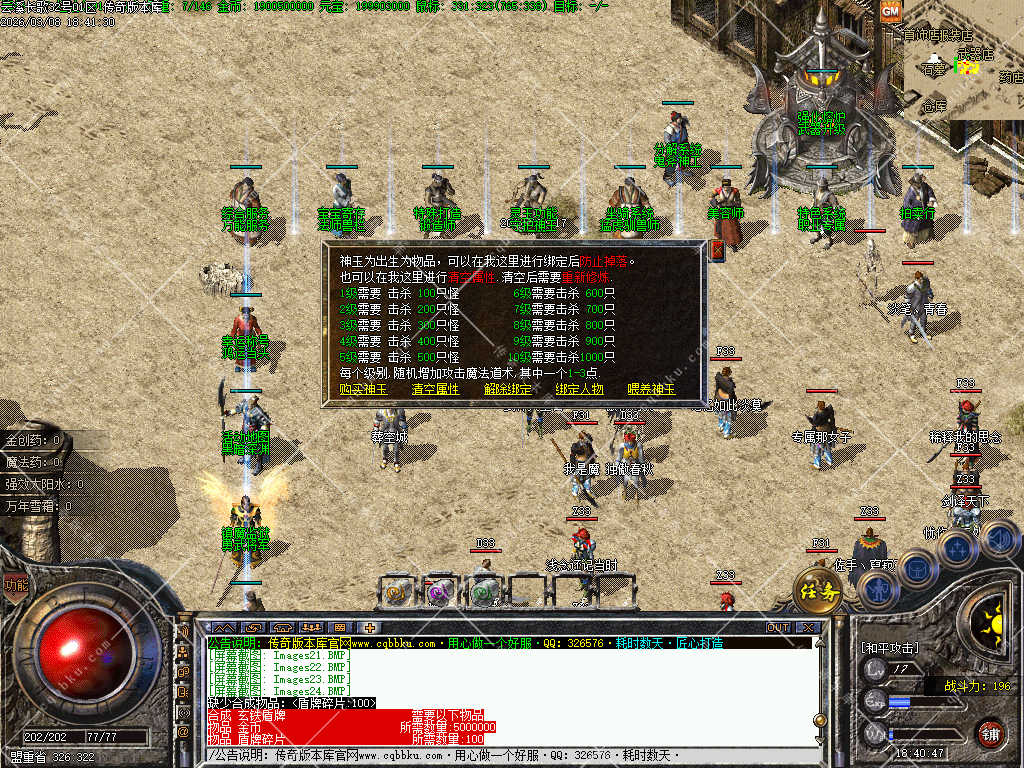Click the chat text input line
Screen dimensions: 1024x768
tap(500, 759)
